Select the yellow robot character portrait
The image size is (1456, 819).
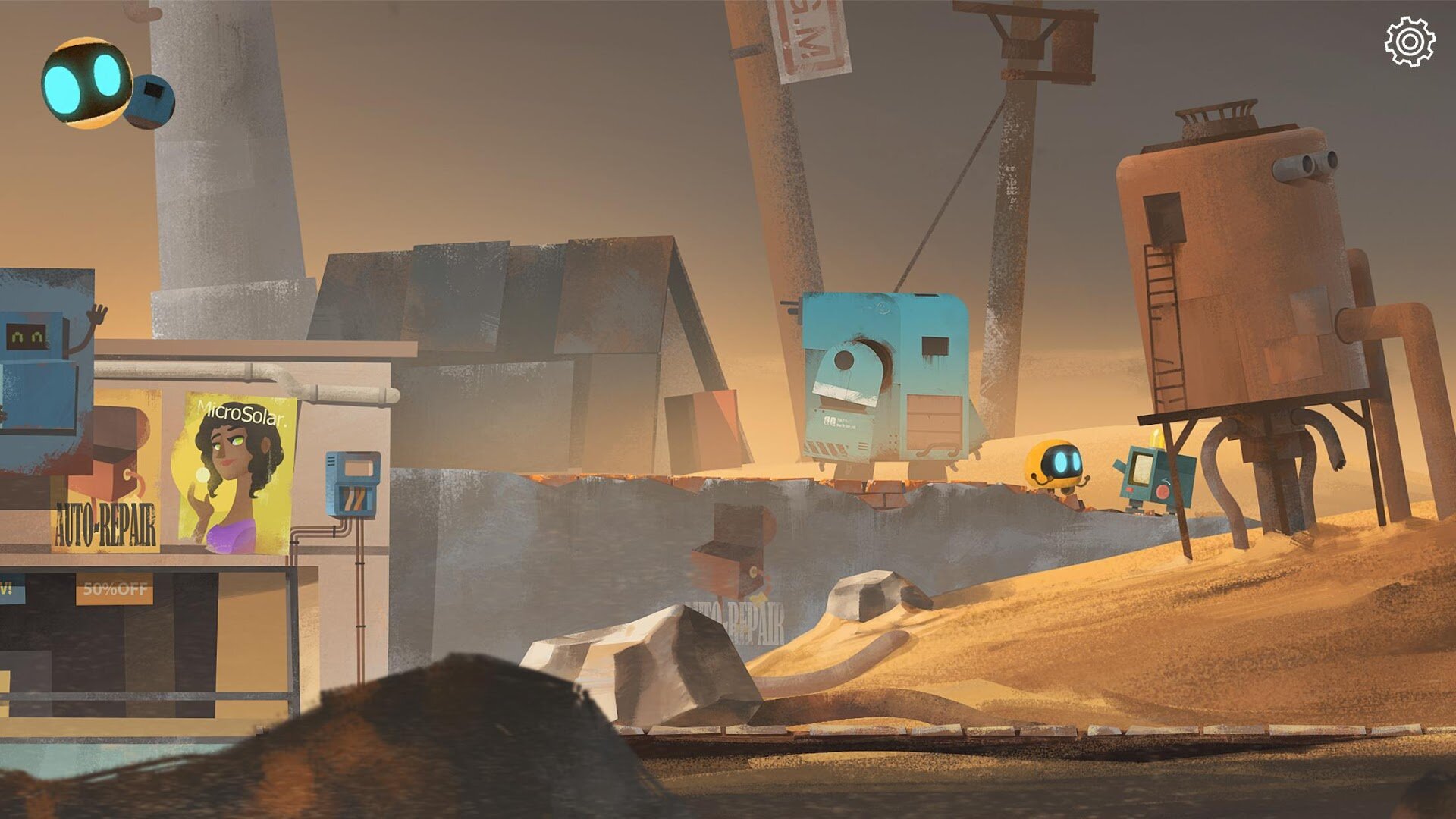pos(85,83)
